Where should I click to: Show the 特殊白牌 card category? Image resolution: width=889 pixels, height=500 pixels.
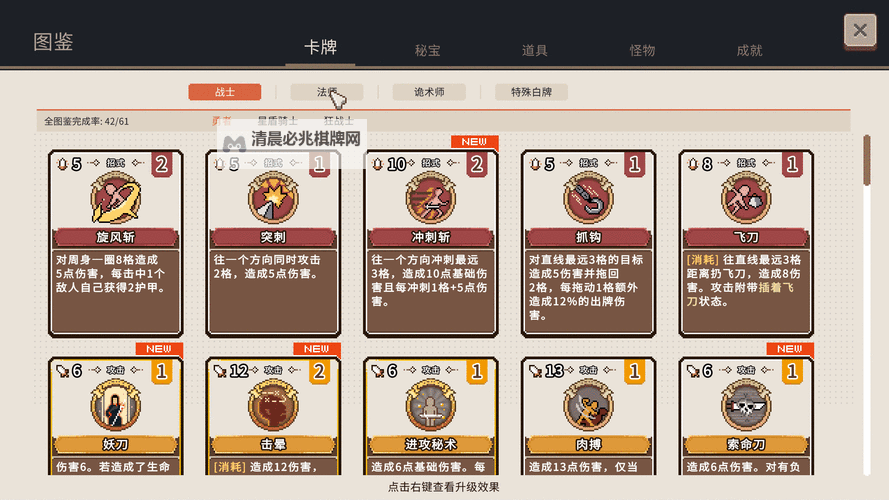tap(538, 92)
